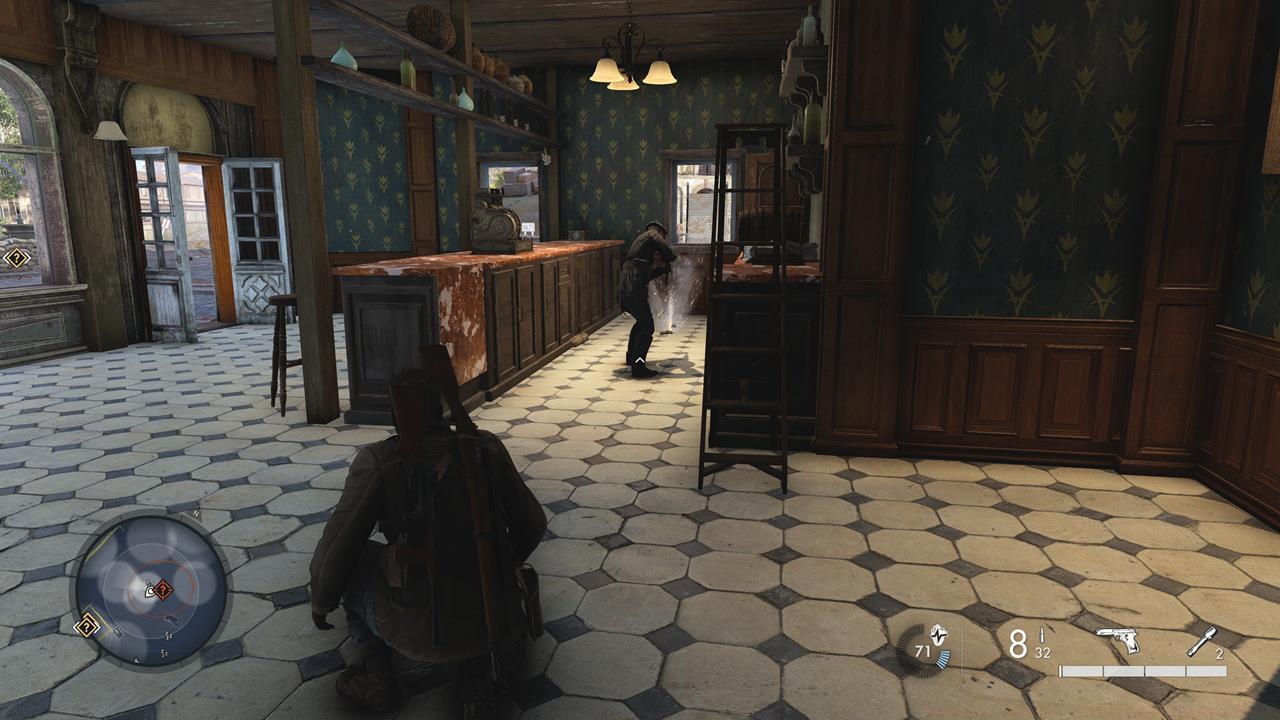The height and width of the screenshot is (720, 1280).
Task: Click the player arrow marker at the minimap center
Action: (x=149, y=590)
